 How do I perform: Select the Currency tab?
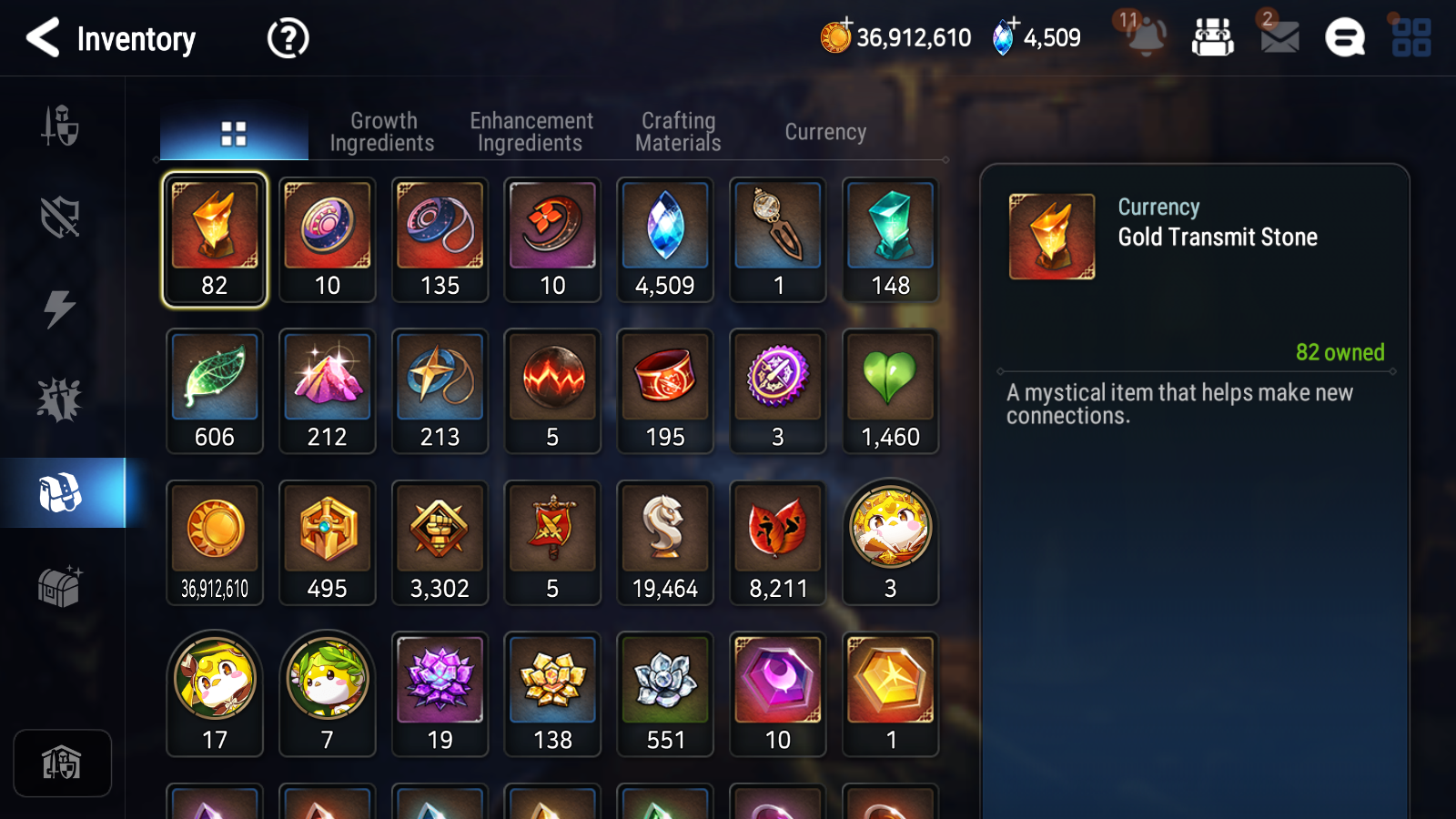point(825,132)
